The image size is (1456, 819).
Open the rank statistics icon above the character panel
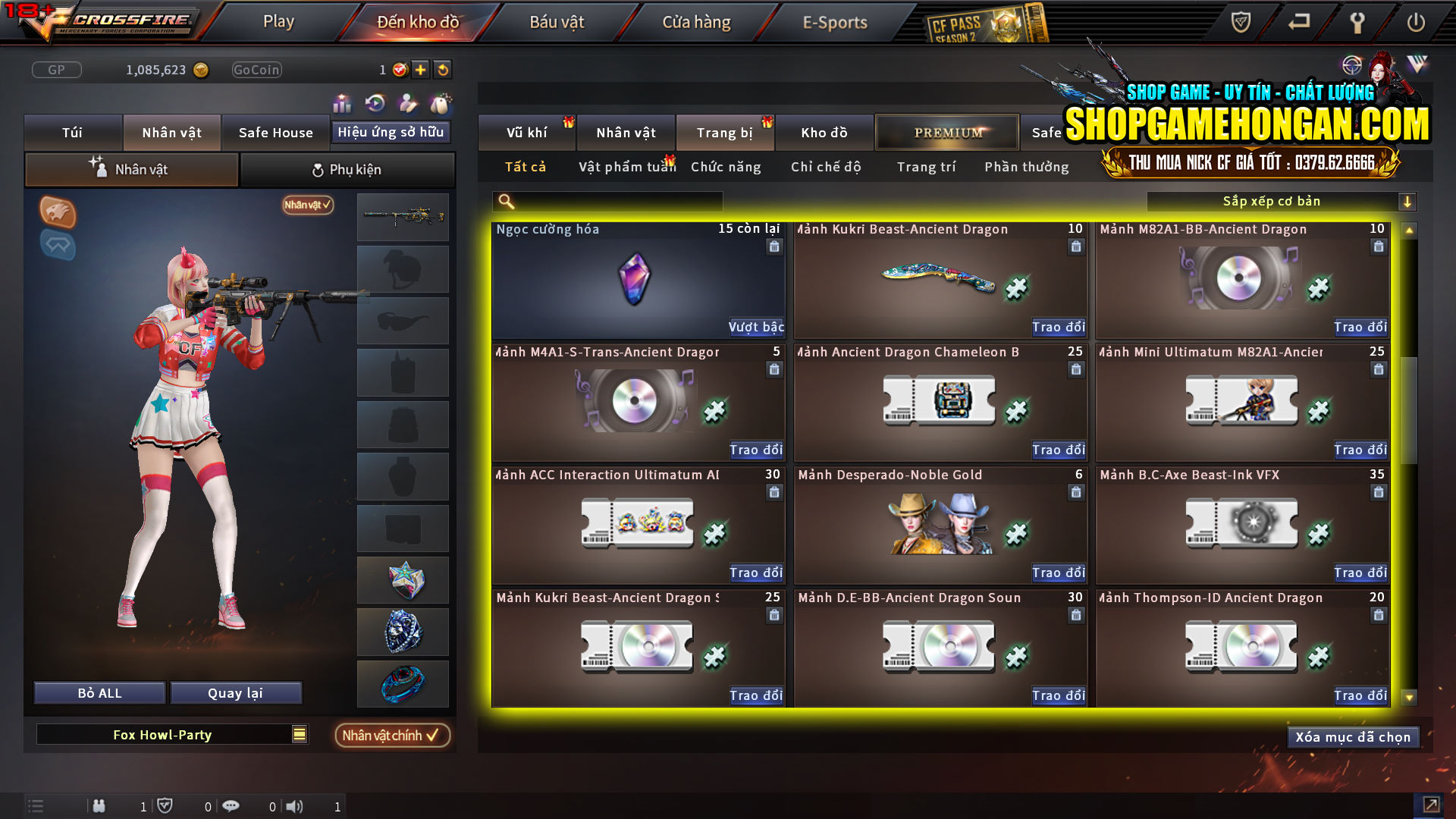(342, 102)
